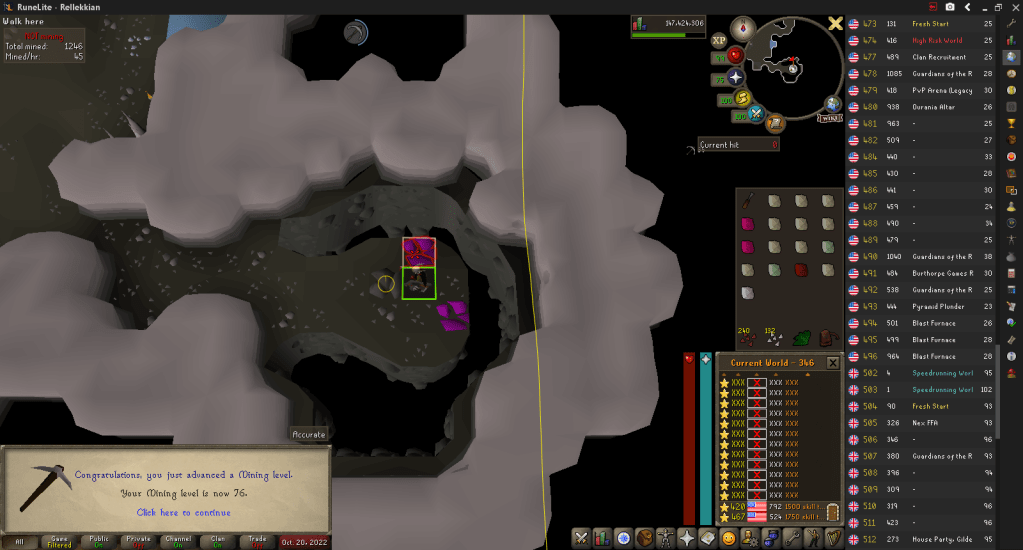1023x550 pixels.
Task: Switch to the Clan chat tab
Action: (x=218, y=541)
